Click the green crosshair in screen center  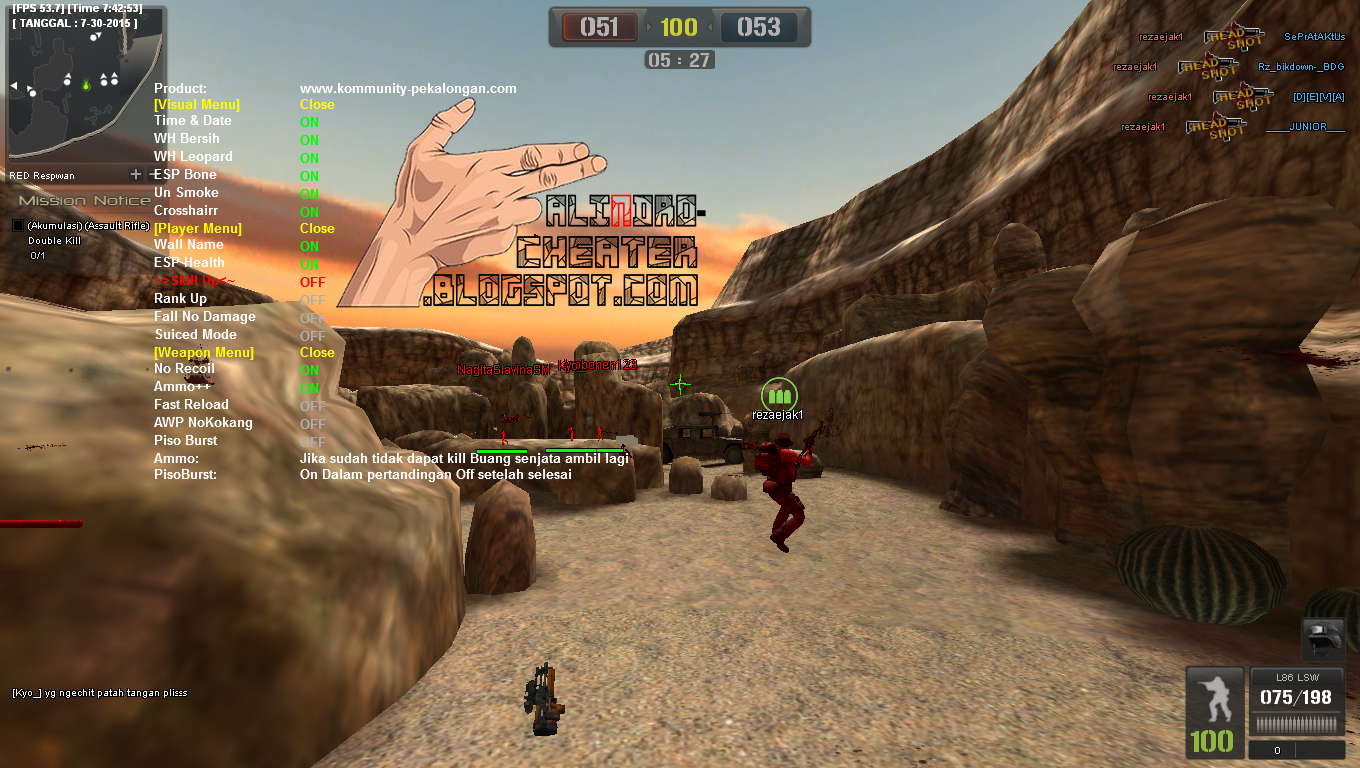coord(680,382)
